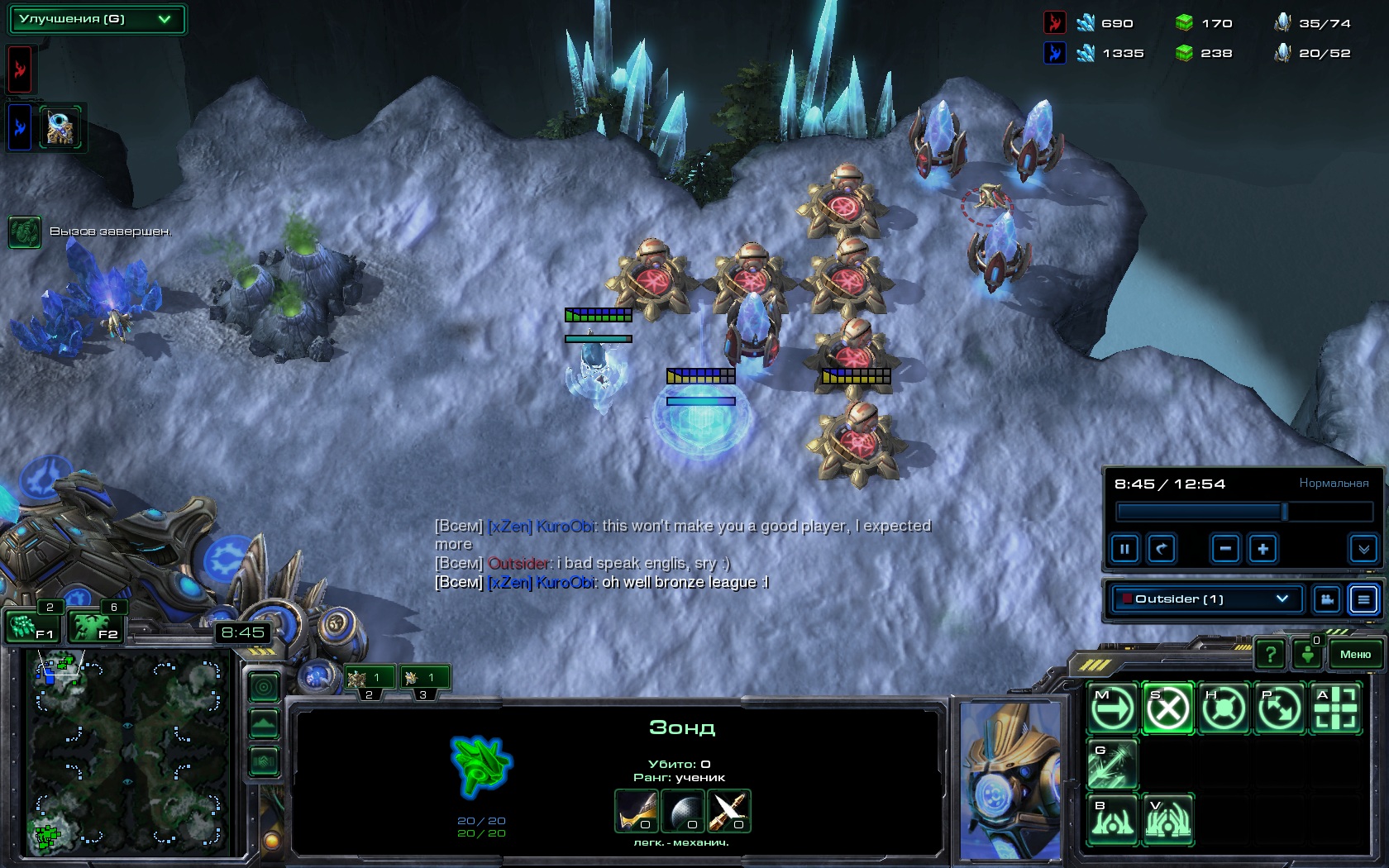Open the basic Build (B) structures menu
The width and height of the screenshot is (1389, 868).
(1112, 819)
